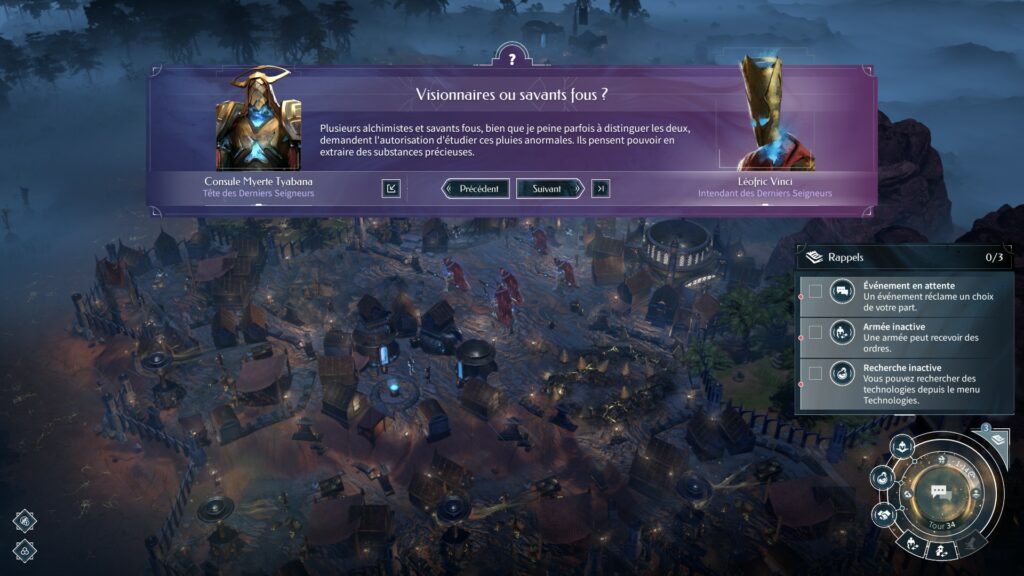Tick the Recherche inactive reminder checkbox
The image size is (1024, 576).
(x=816, y=373)
